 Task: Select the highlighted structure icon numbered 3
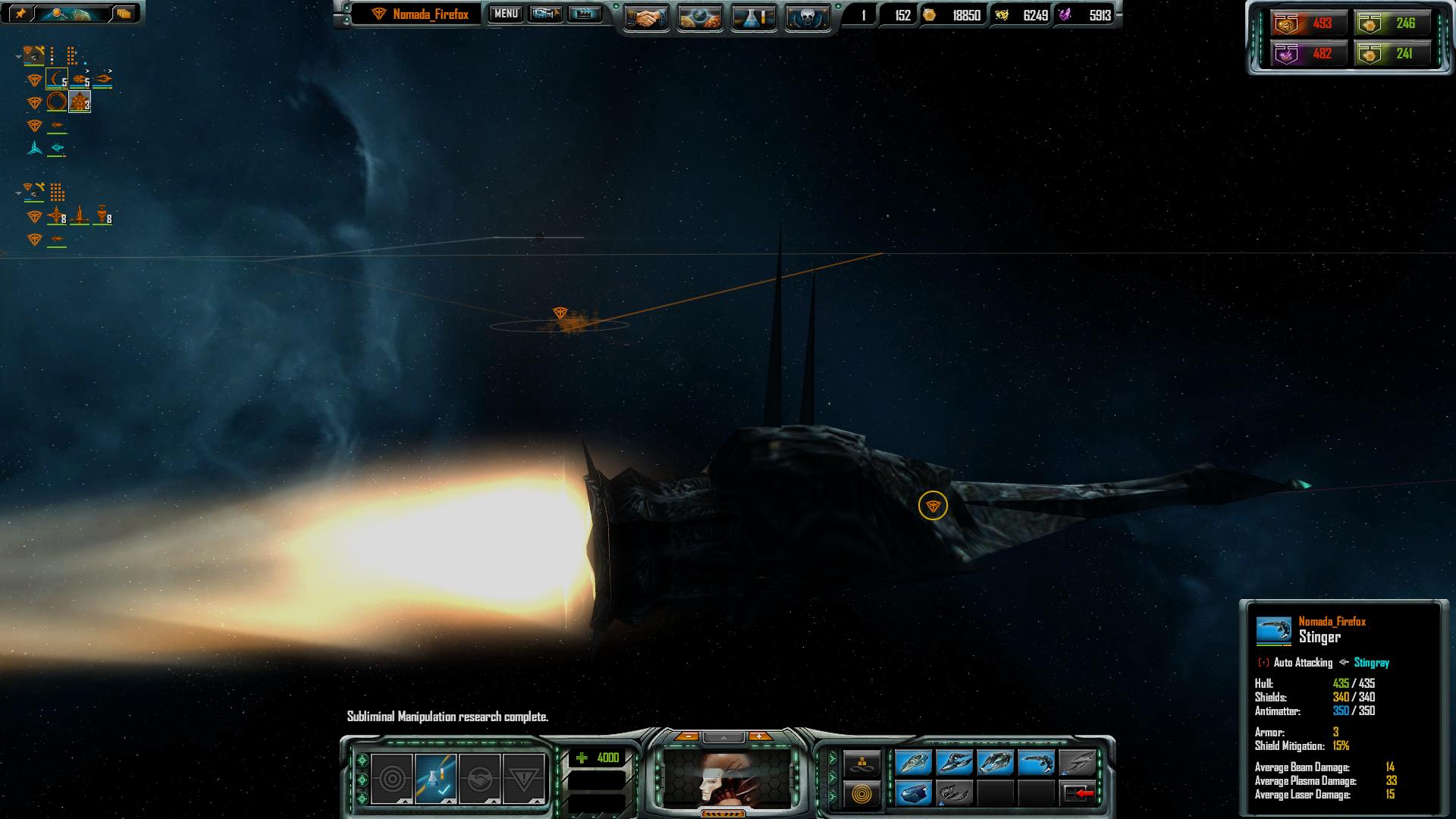[80, 102]
